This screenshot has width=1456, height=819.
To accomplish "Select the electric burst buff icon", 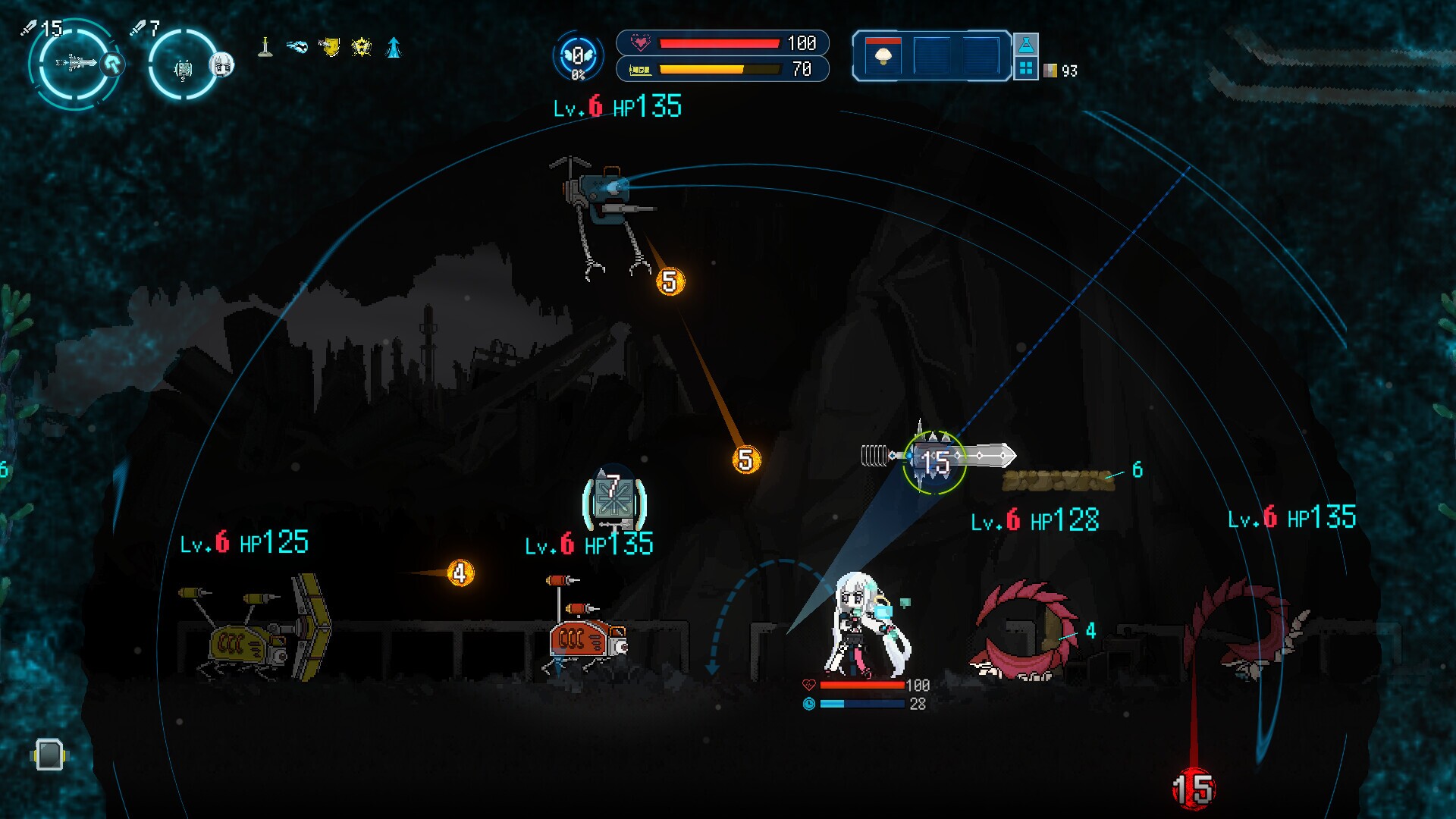I will (362, 47).
